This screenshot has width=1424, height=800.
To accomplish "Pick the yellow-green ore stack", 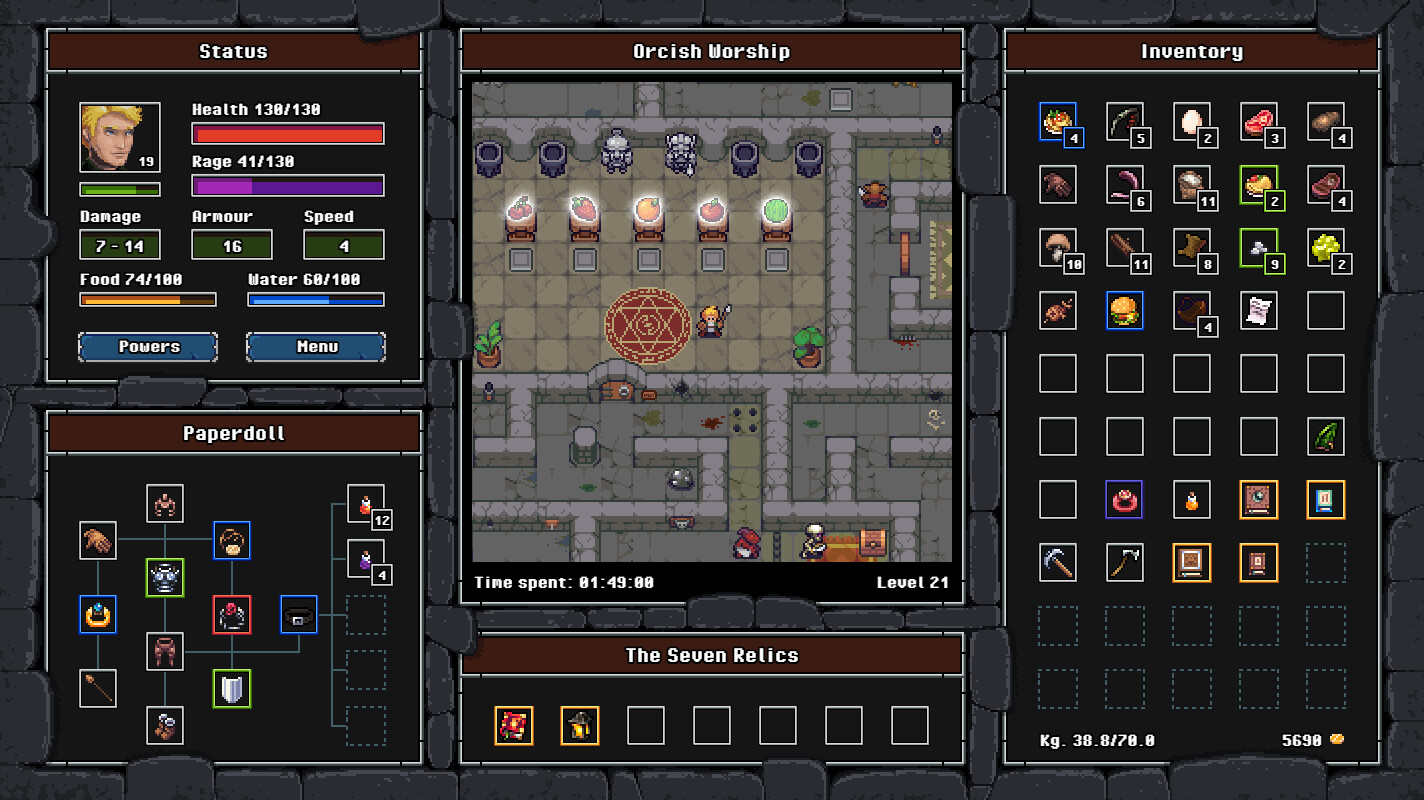I will point(1325,248).
